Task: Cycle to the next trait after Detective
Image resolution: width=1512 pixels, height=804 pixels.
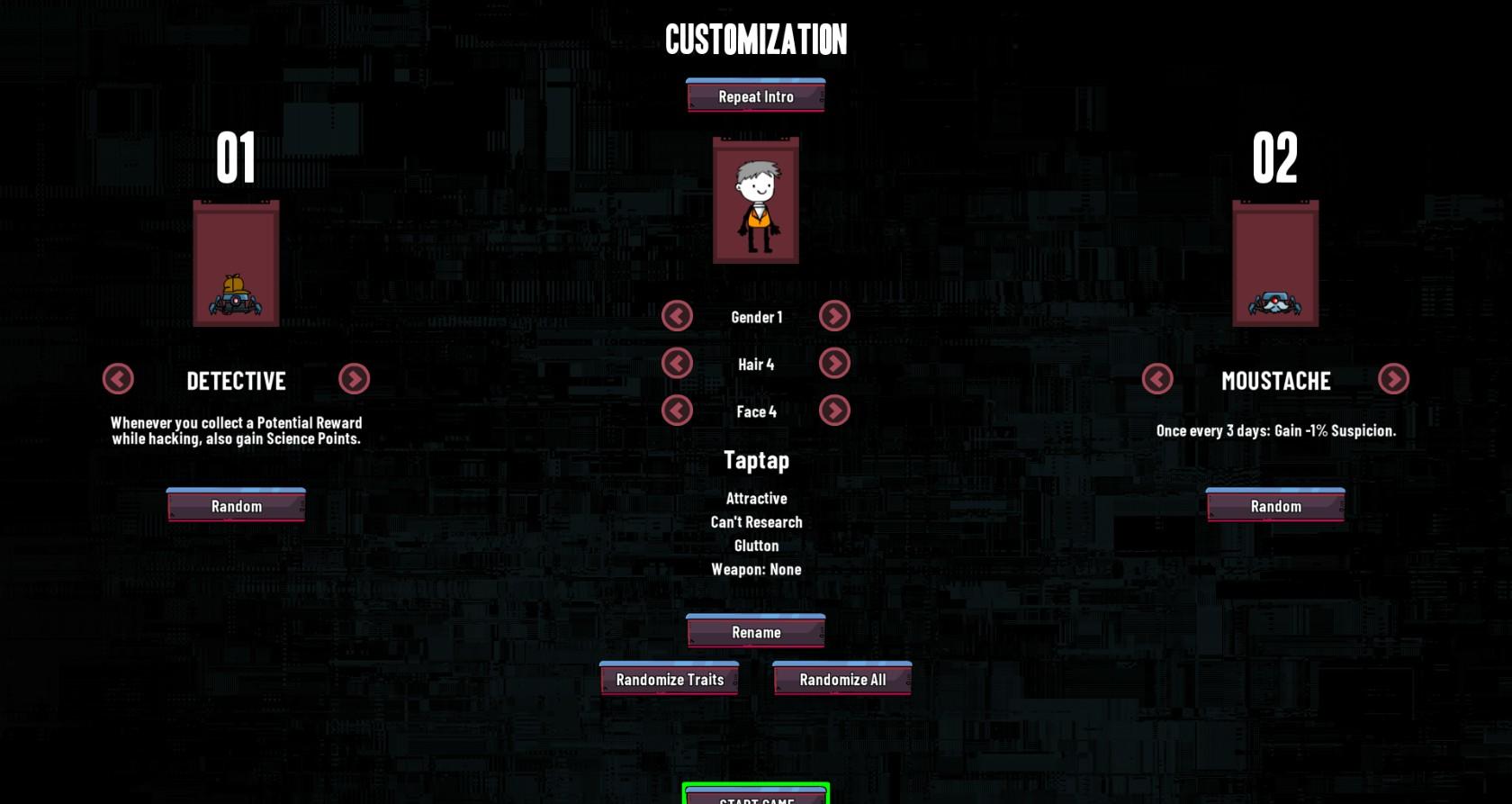Action: click(x=355, y=380)
